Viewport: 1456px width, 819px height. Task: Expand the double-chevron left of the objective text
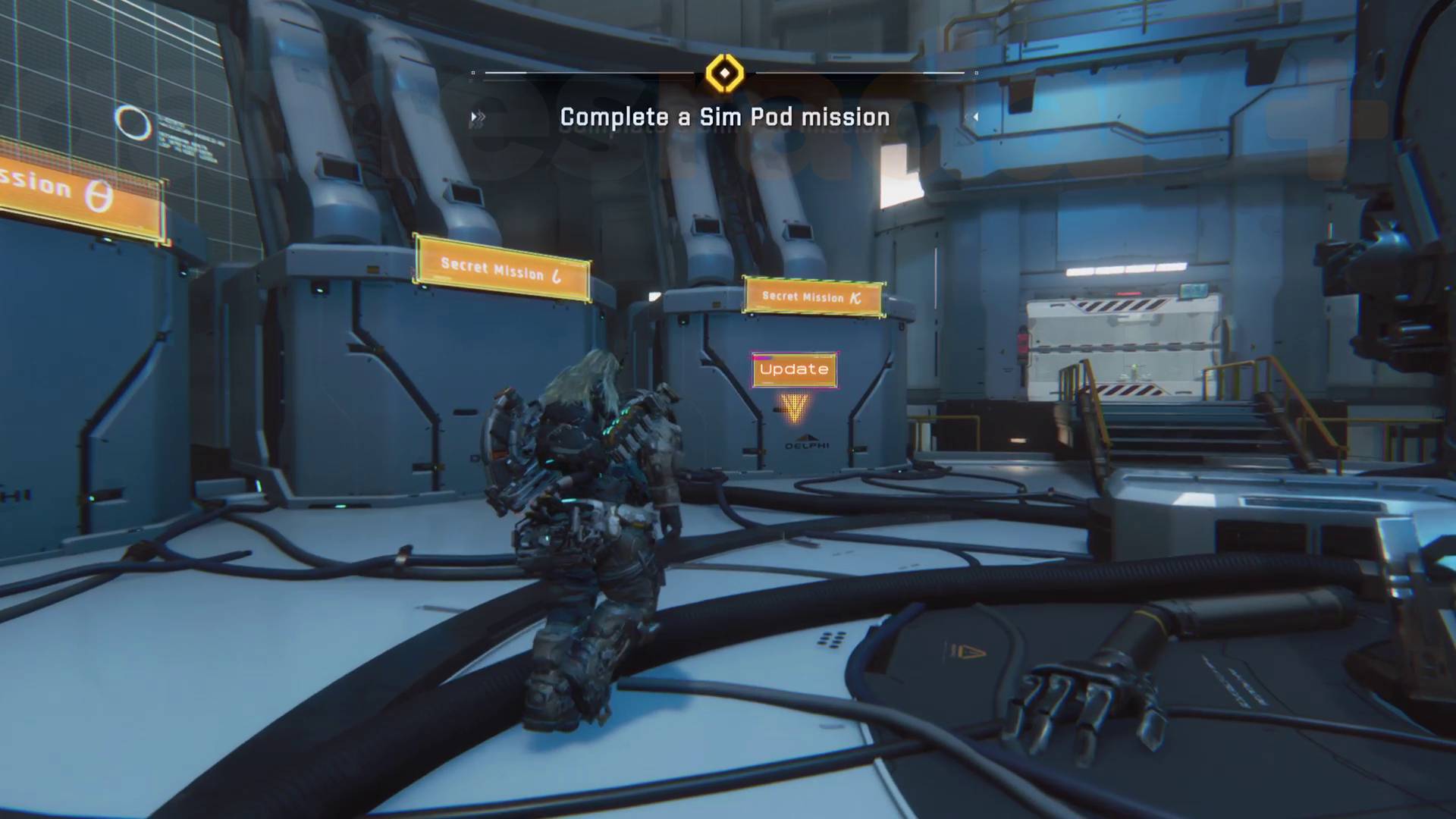click(476, 117)
